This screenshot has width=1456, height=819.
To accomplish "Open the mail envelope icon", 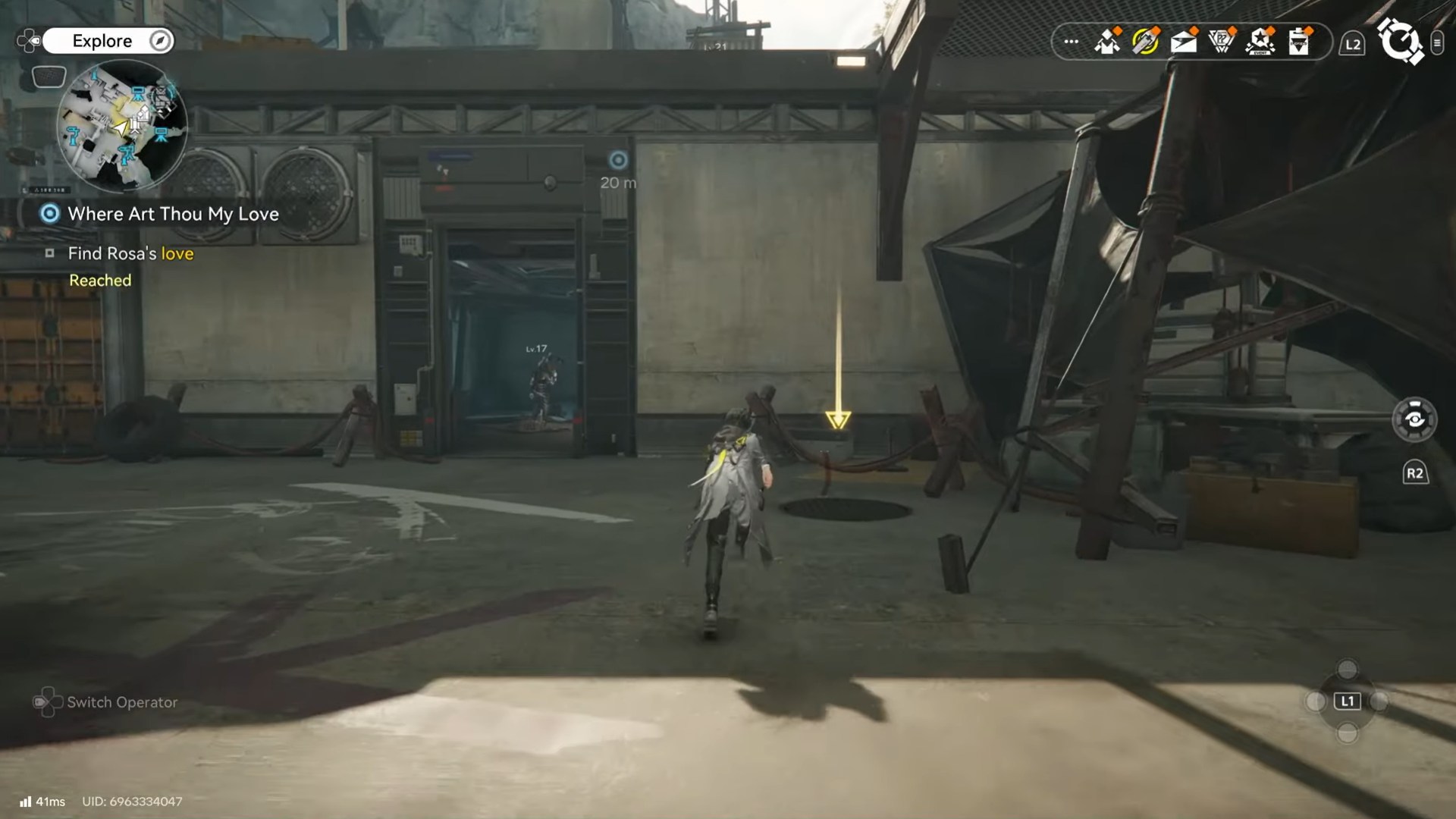I will click(x=1183, y=42).
